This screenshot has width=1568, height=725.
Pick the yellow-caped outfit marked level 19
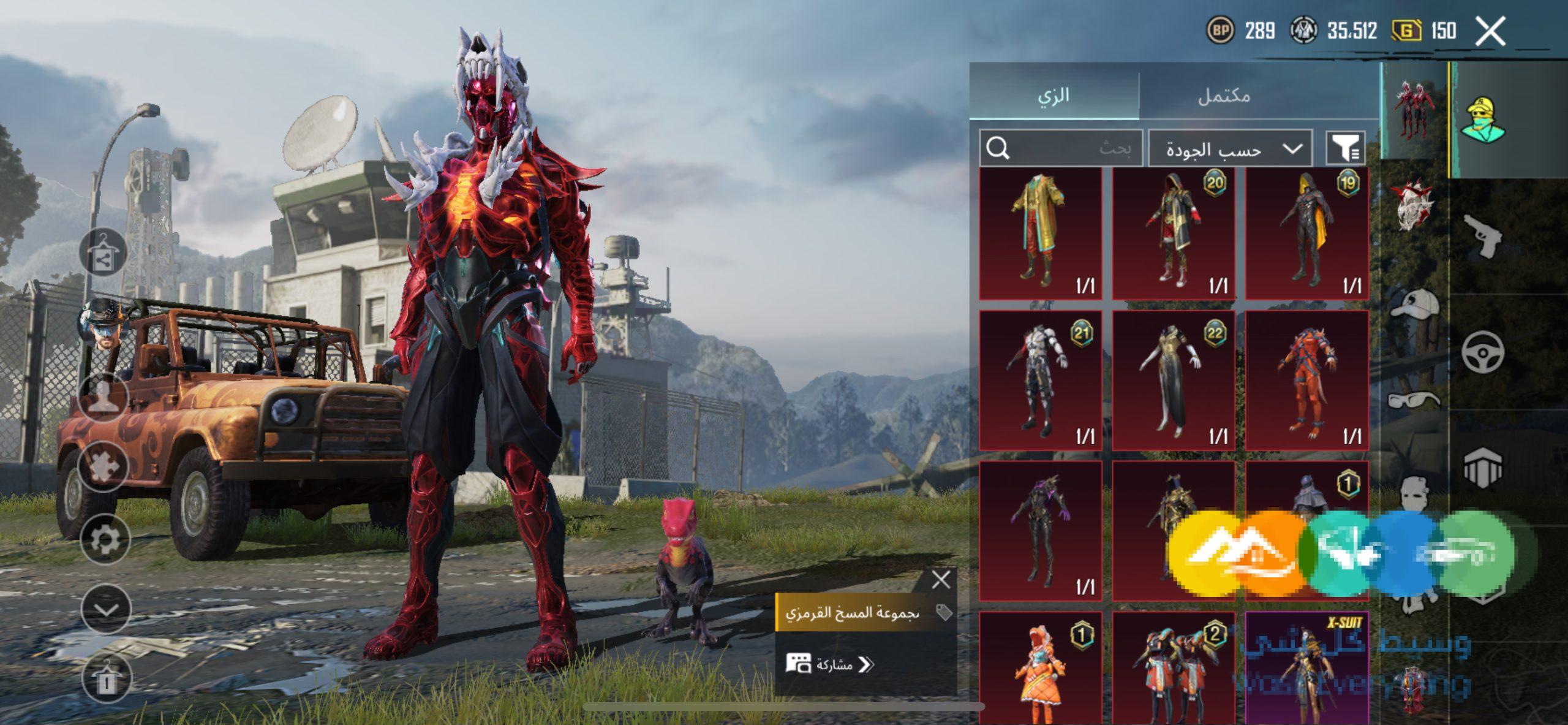[1306, 233]
